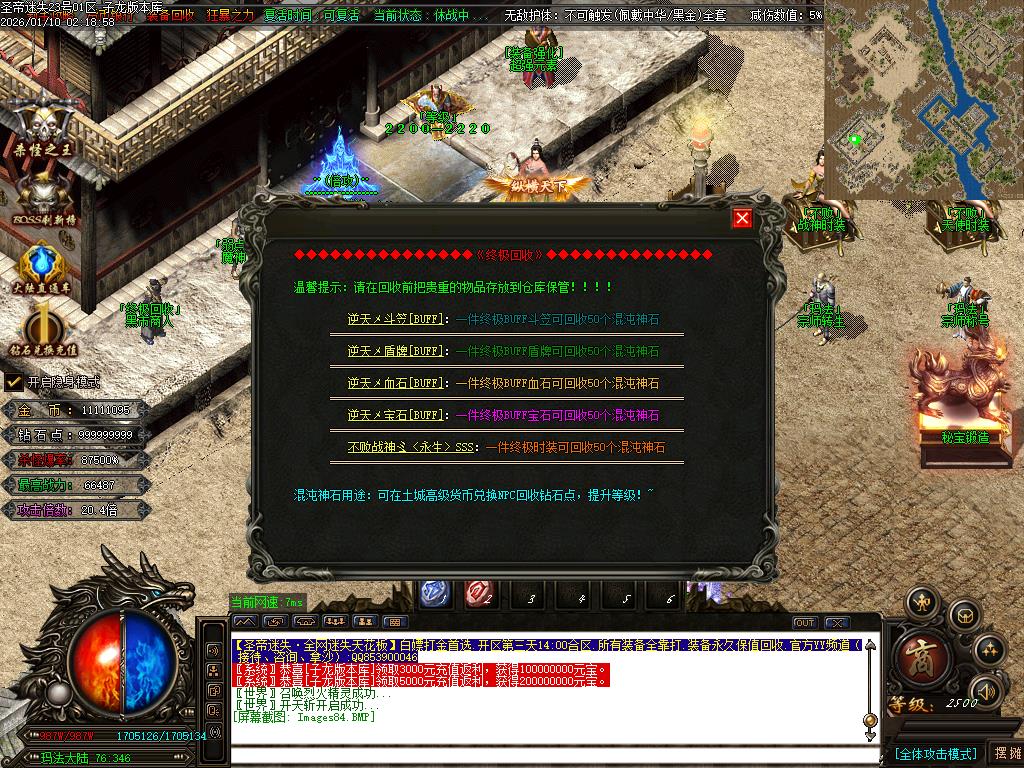
Task: Switch the 全体攻击模式 attack mode
Action: [x=934, y=753]
